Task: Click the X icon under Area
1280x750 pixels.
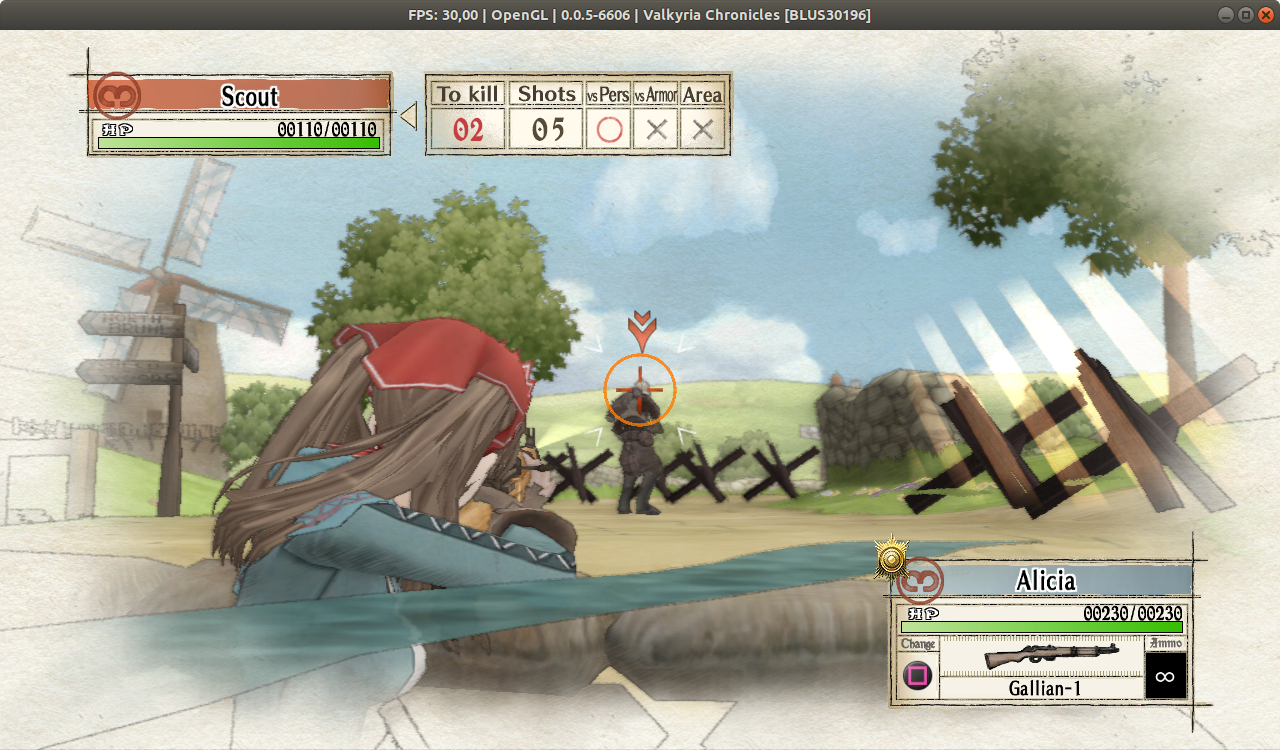Action: point(701,128)
